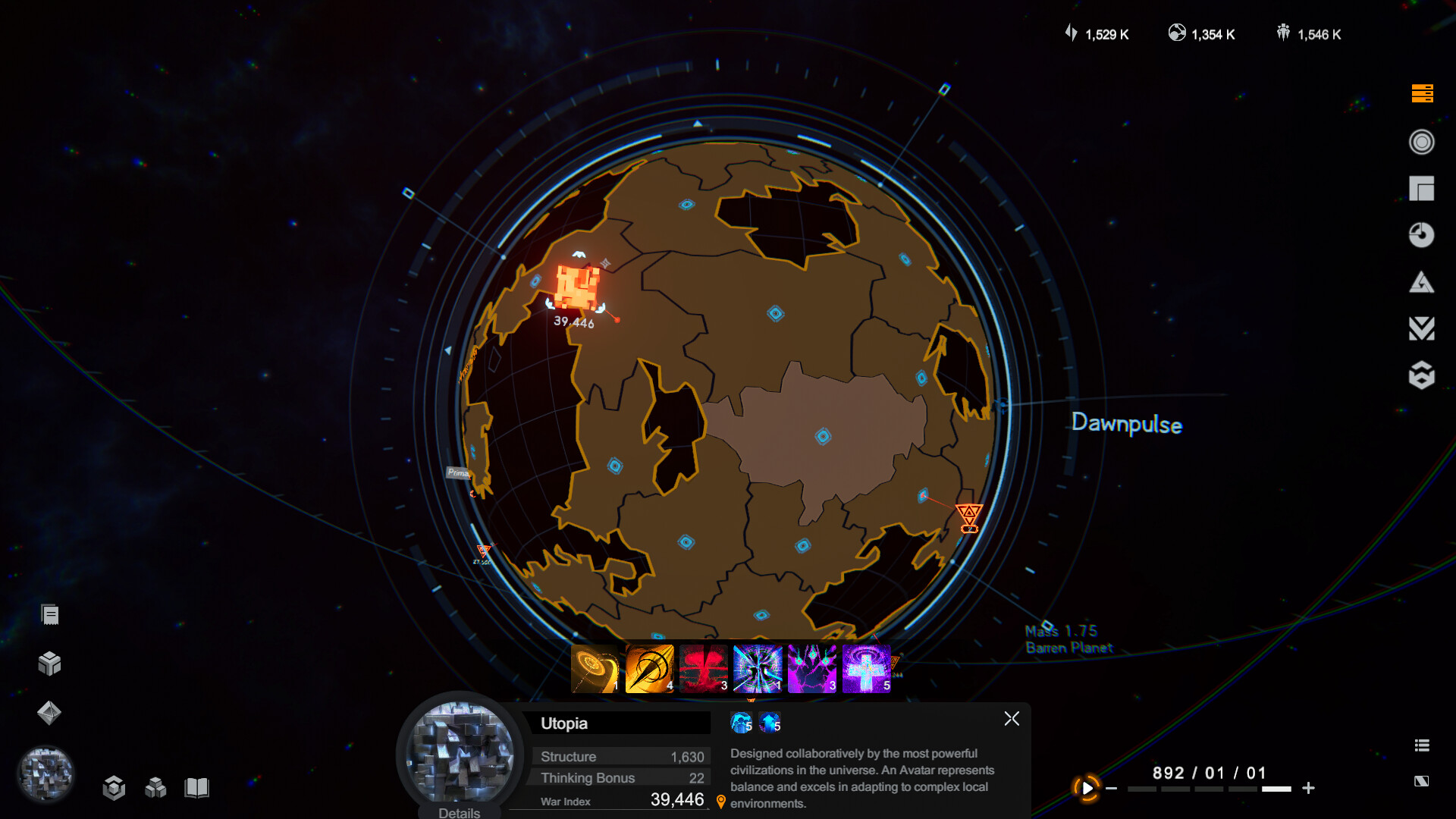Close the Utopia info panel
The width and height of the screenshot is (1456, 819).
click(x=1012, y=718)
